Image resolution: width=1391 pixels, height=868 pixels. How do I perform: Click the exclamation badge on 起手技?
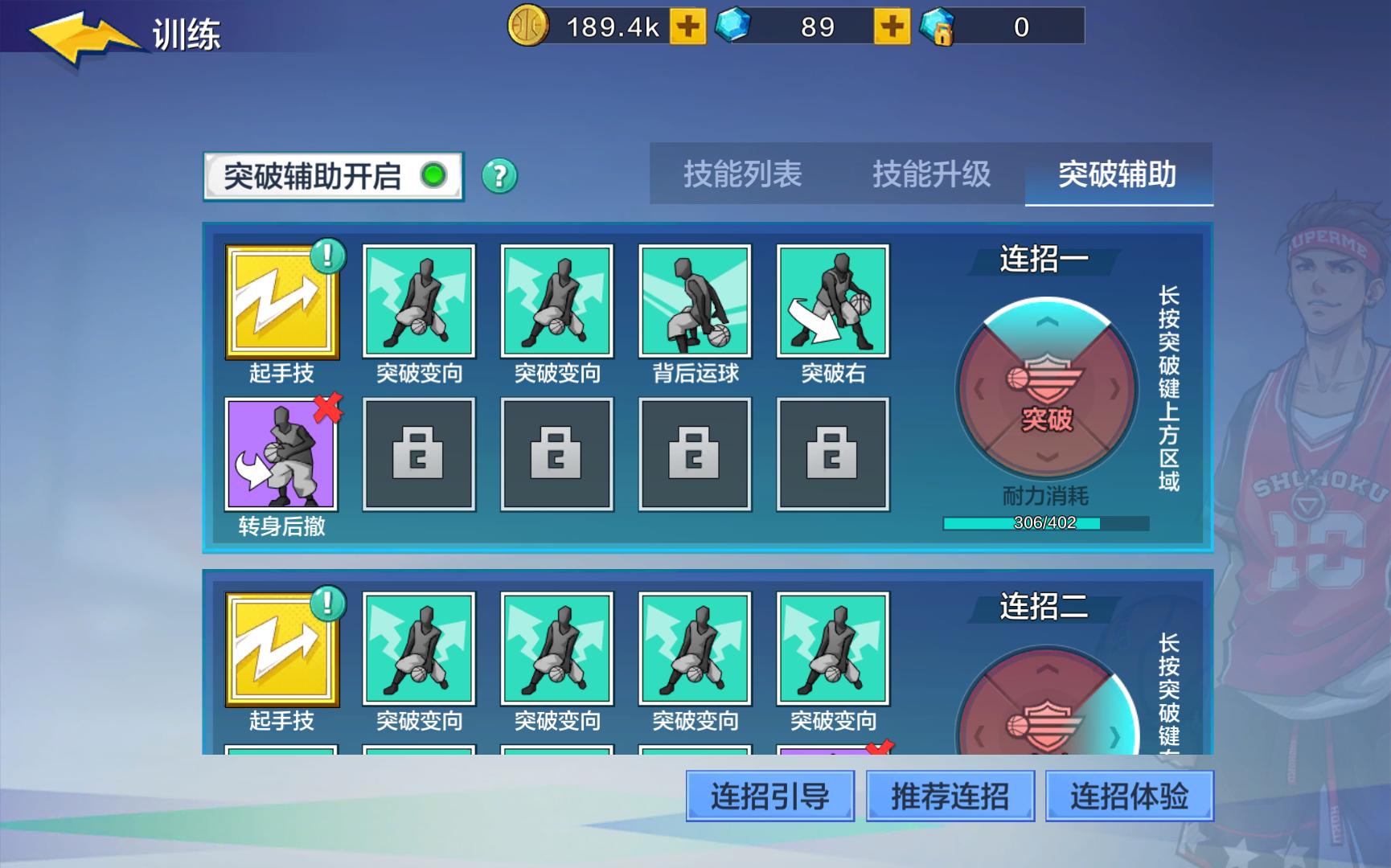(326, 255)
